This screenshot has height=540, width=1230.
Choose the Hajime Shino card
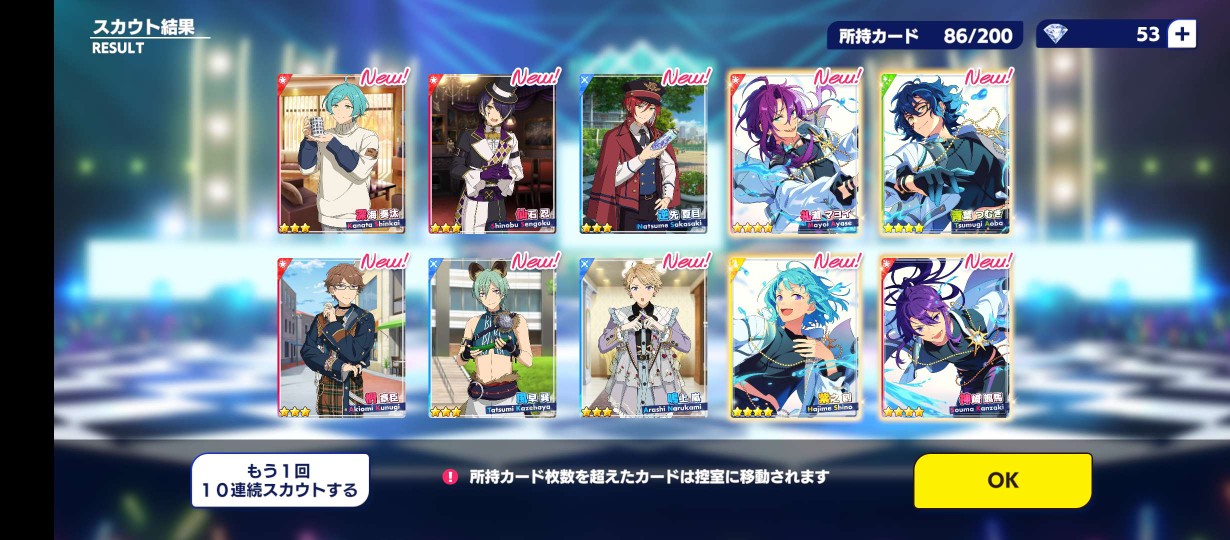795,337
